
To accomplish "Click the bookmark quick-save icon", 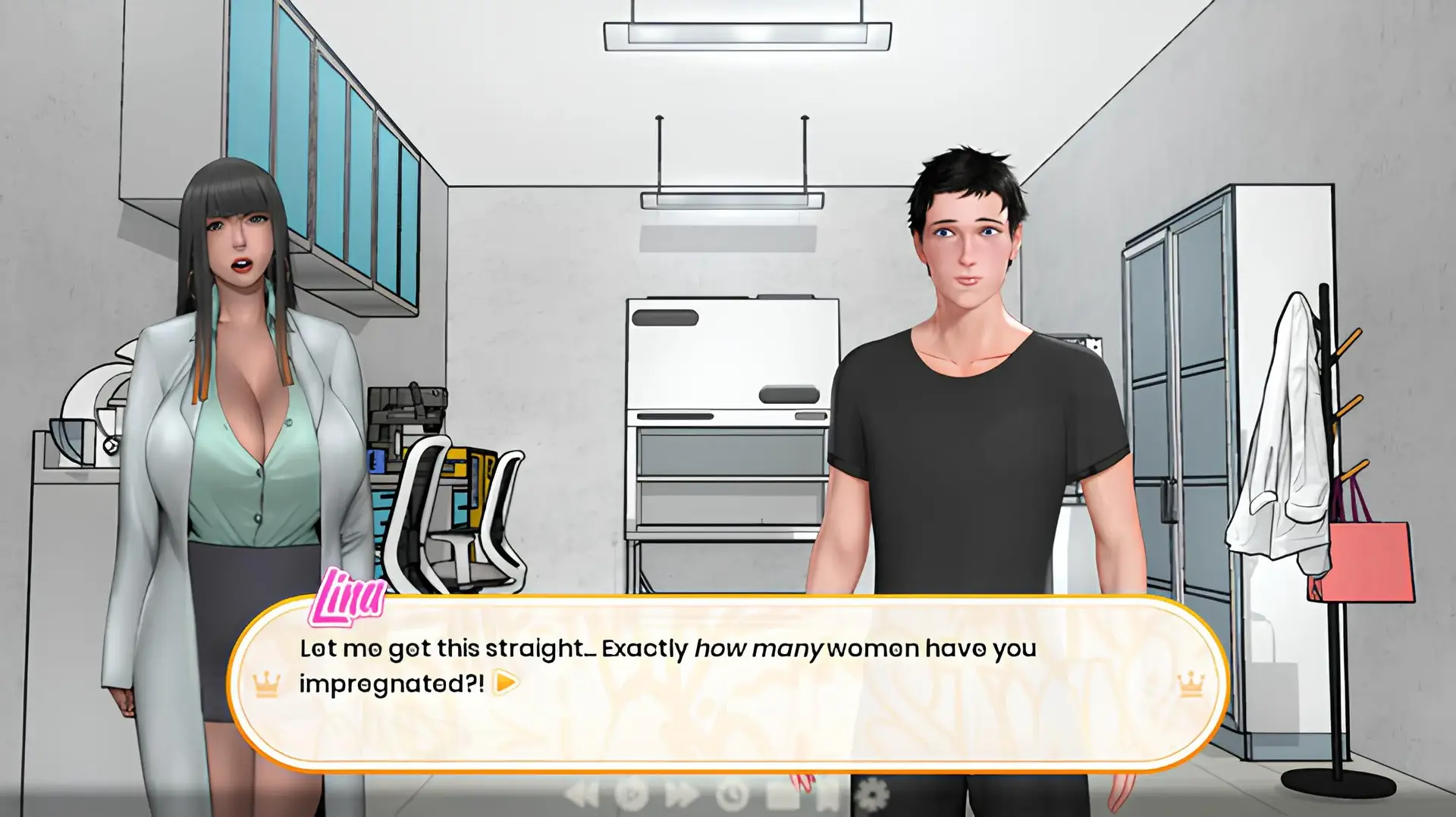I will [x=827, y=795].
